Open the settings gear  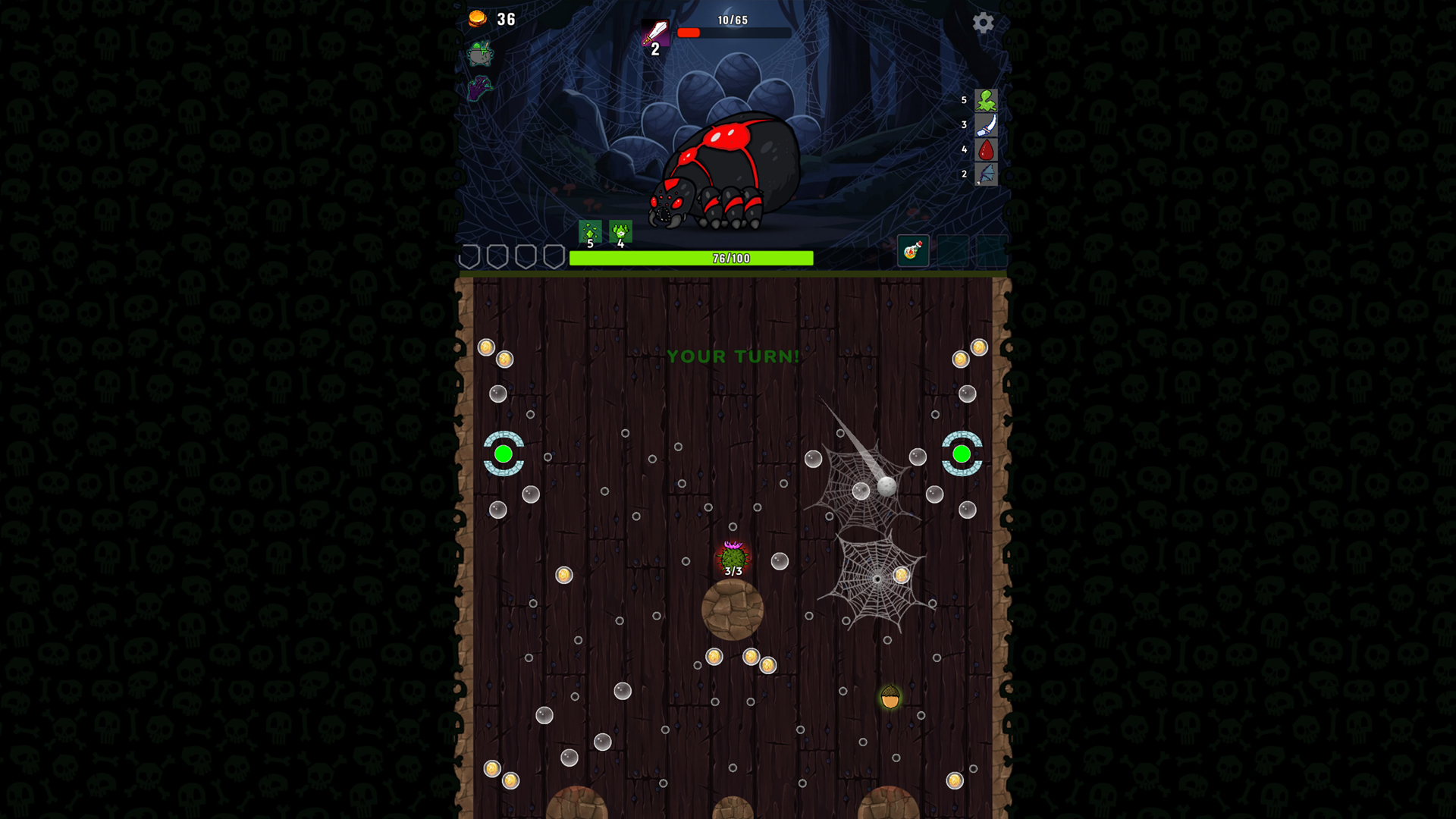(984, 24)
